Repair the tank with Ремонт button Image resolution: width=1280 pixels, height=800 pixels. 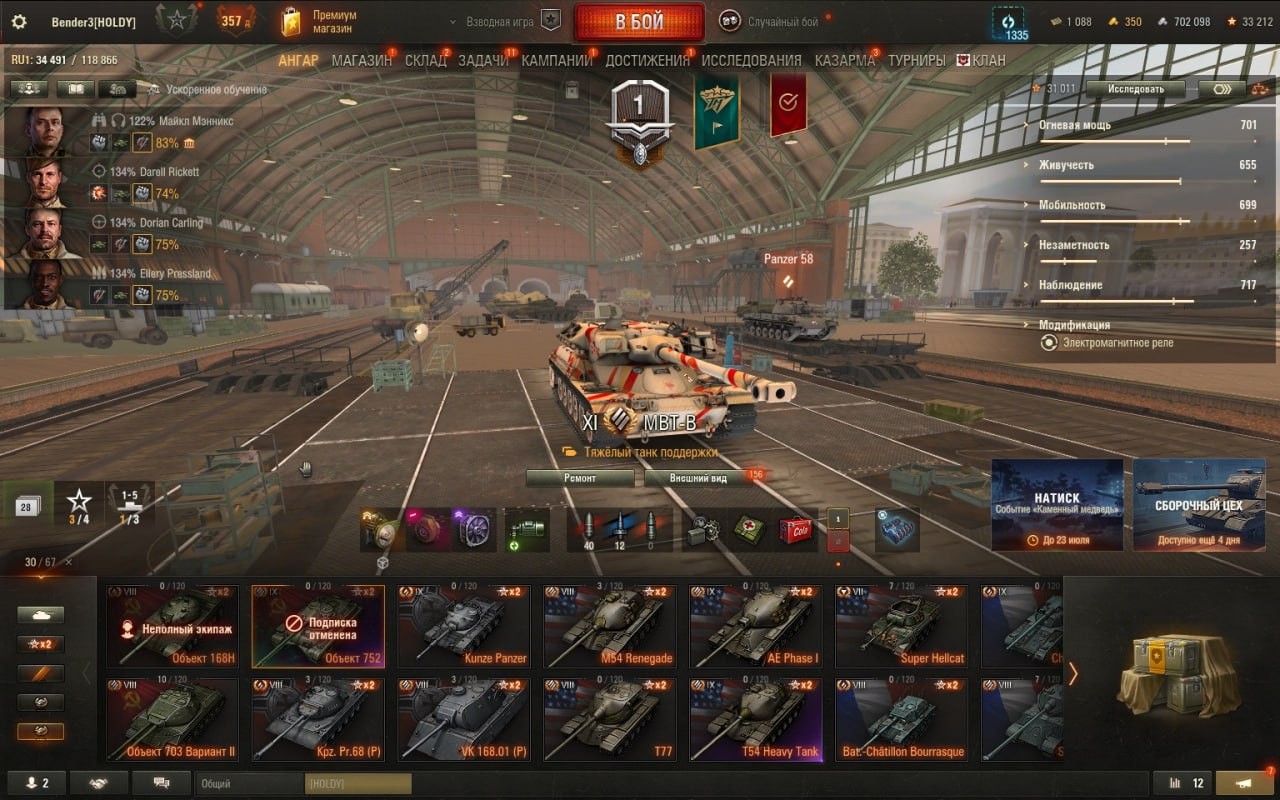pyautogui.click(x=580, y=478)
